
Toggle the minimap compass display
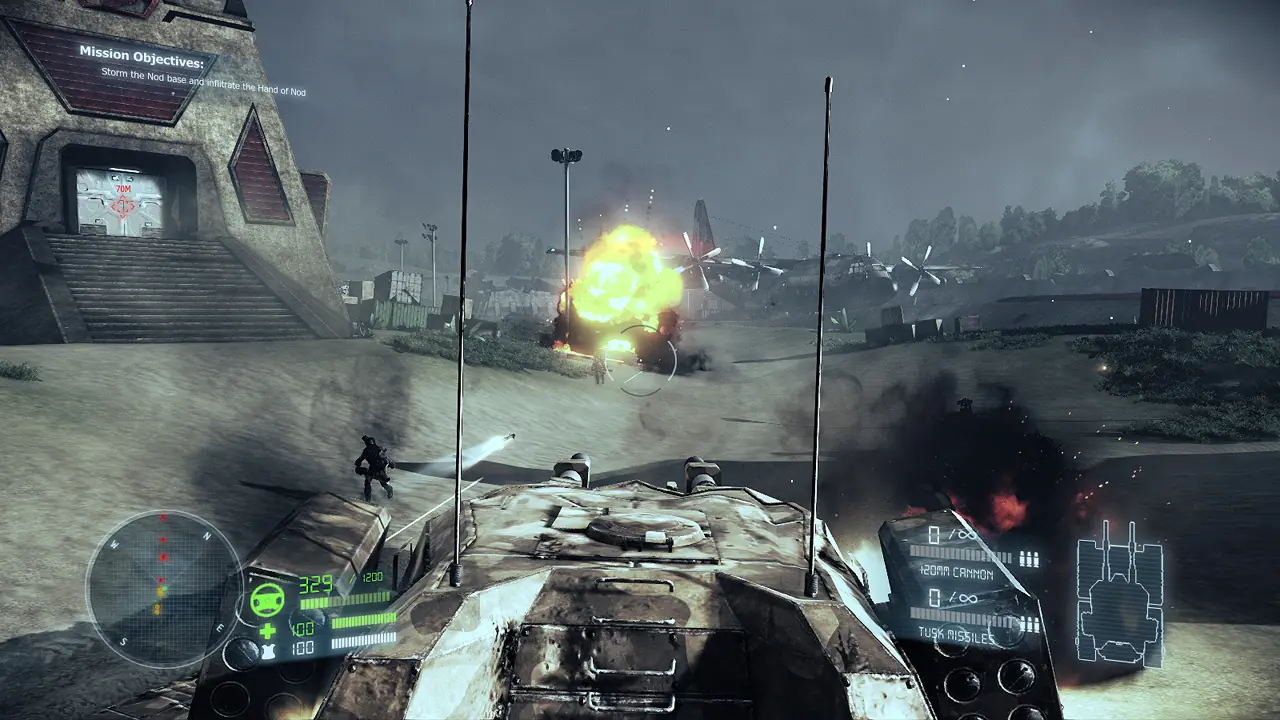pyautogui.click(x=160, y=590)
